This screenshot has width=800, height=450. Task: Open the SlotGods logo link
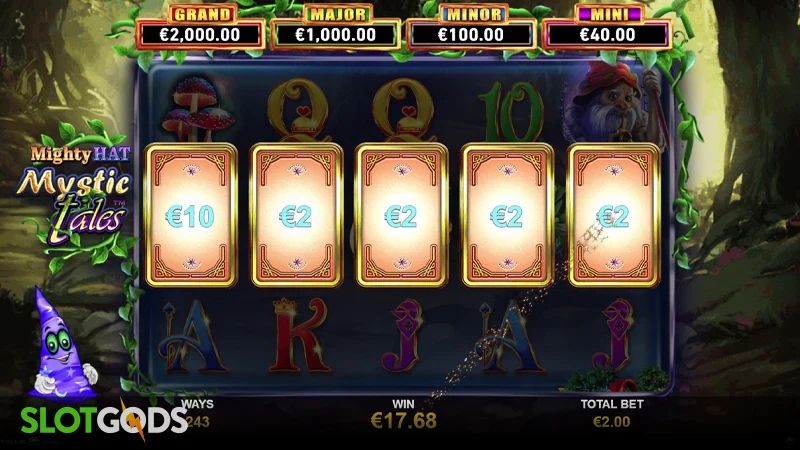point(94,420)
